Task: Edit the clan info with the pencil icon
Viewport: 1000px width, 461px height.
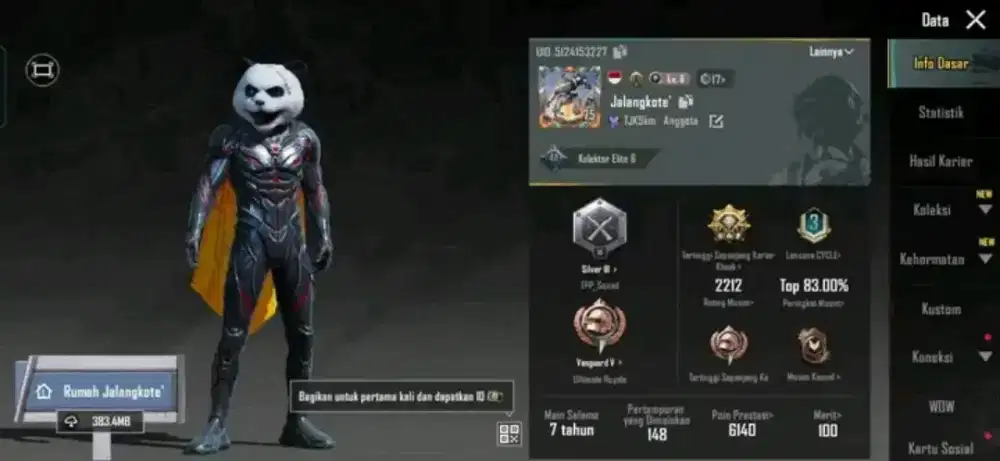Action: point(716,121)
